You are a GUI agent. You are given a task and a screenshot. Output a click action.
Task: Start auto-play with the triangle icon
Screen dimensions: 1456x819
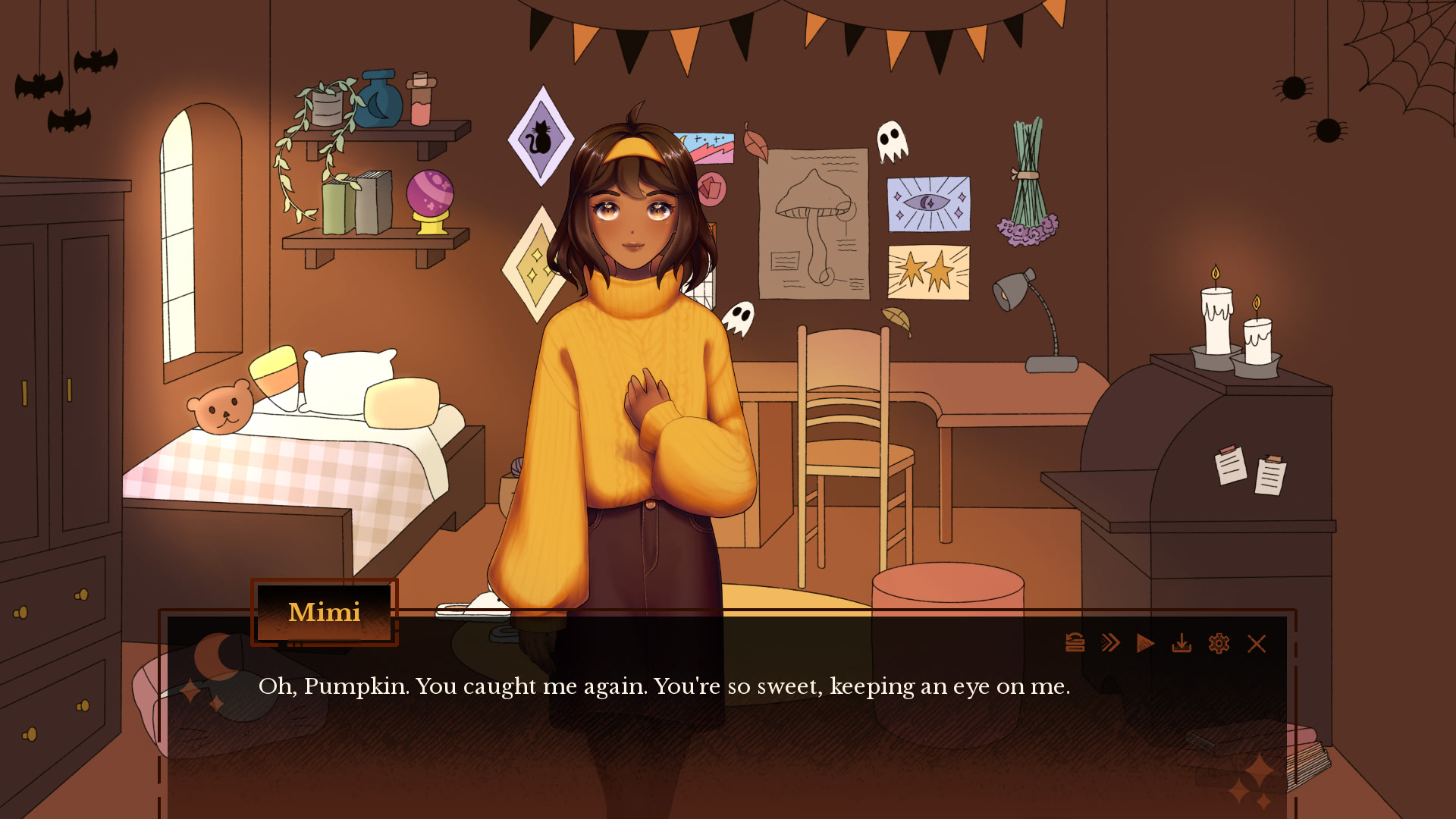click(x=1145, y=644)
